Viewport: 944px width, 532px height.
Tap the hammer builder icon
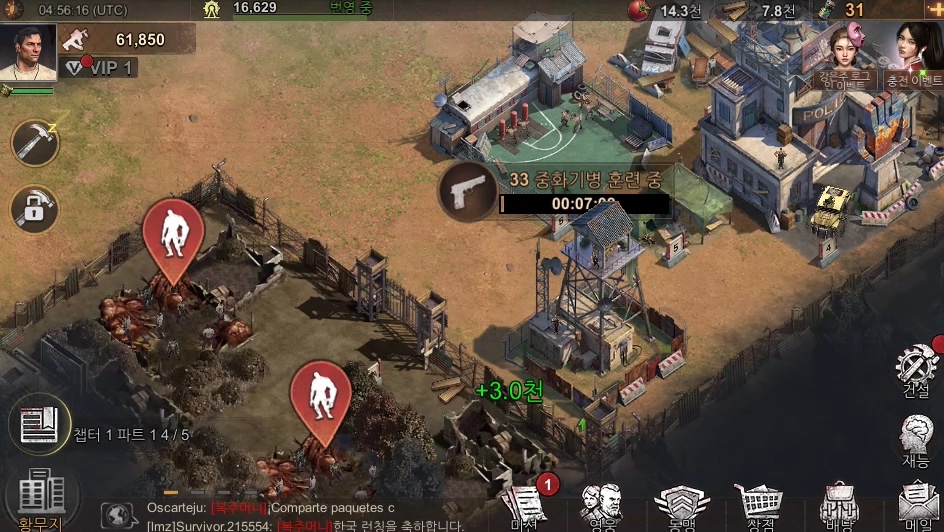pyautogui.click(x=35, y=142)
